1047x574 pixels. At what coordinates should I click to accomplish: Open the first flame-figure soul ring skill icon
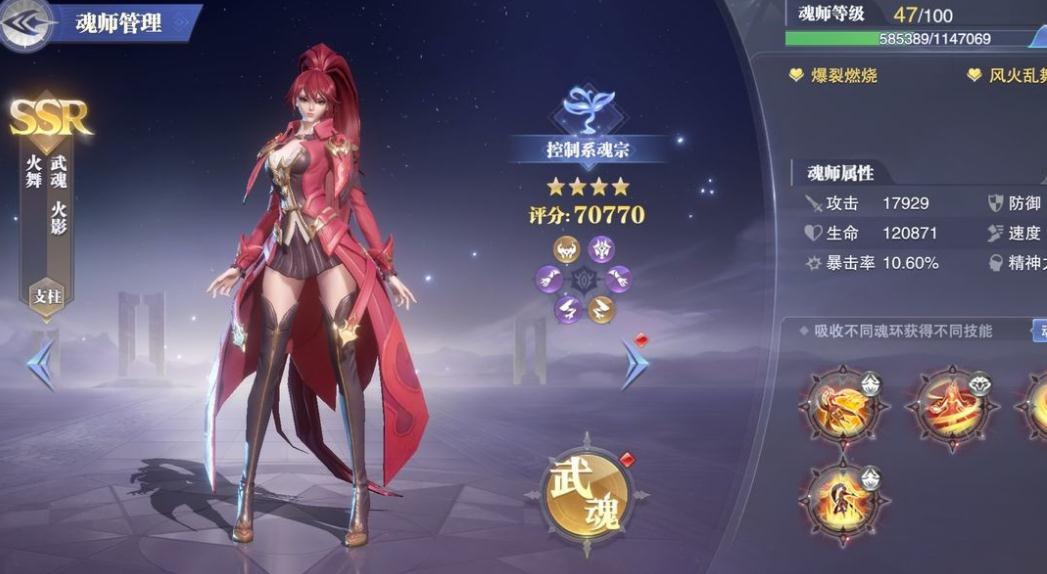click(x=842, y=405)
